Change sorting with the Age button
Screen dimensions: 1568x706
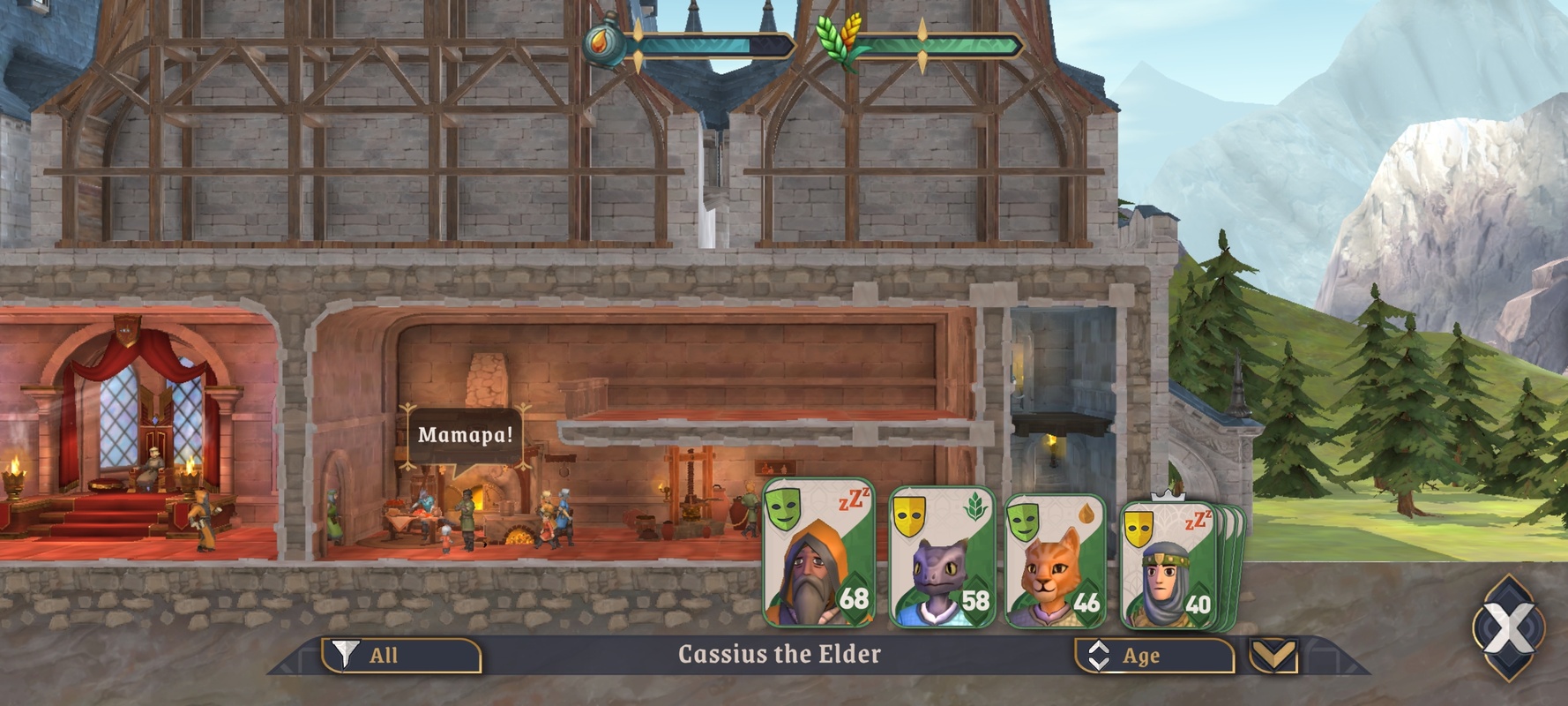click(x=1154, y=656)
